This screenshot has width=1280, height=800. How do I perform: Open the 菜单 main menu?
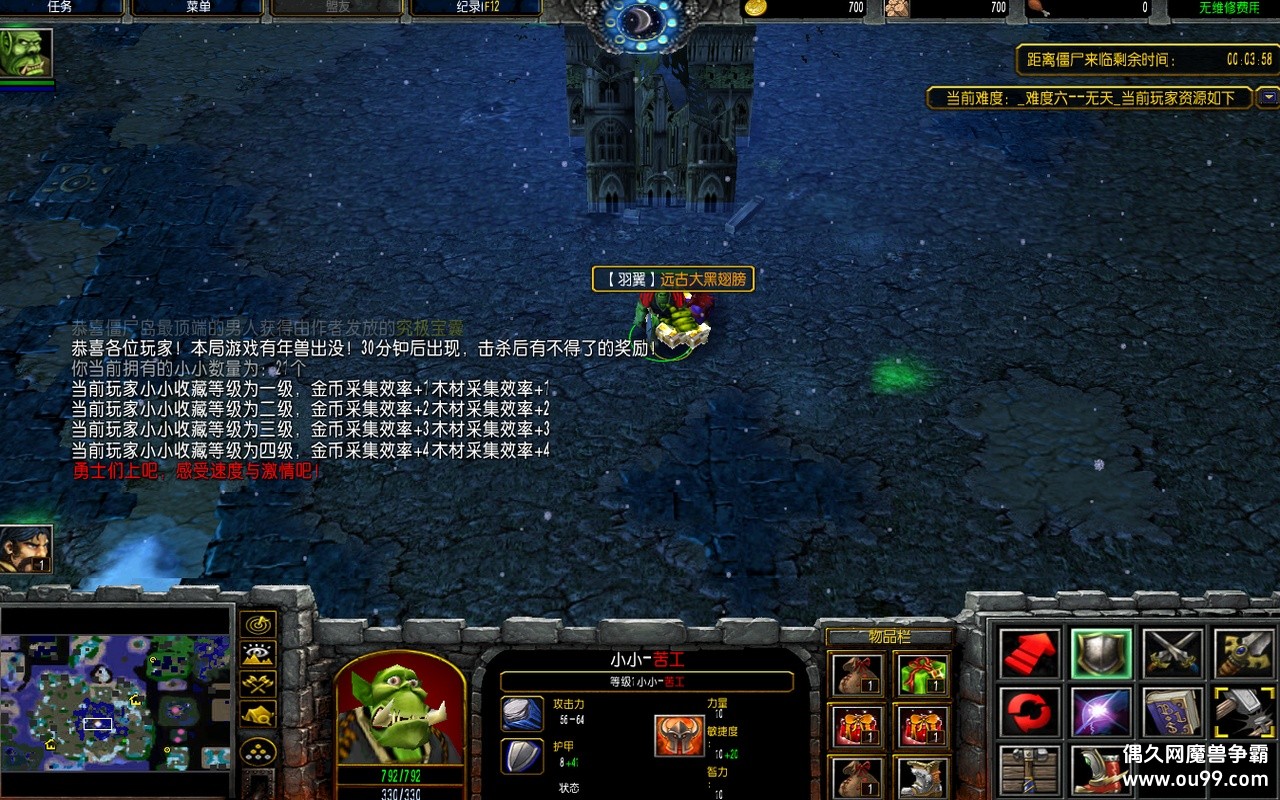(198, 7)
